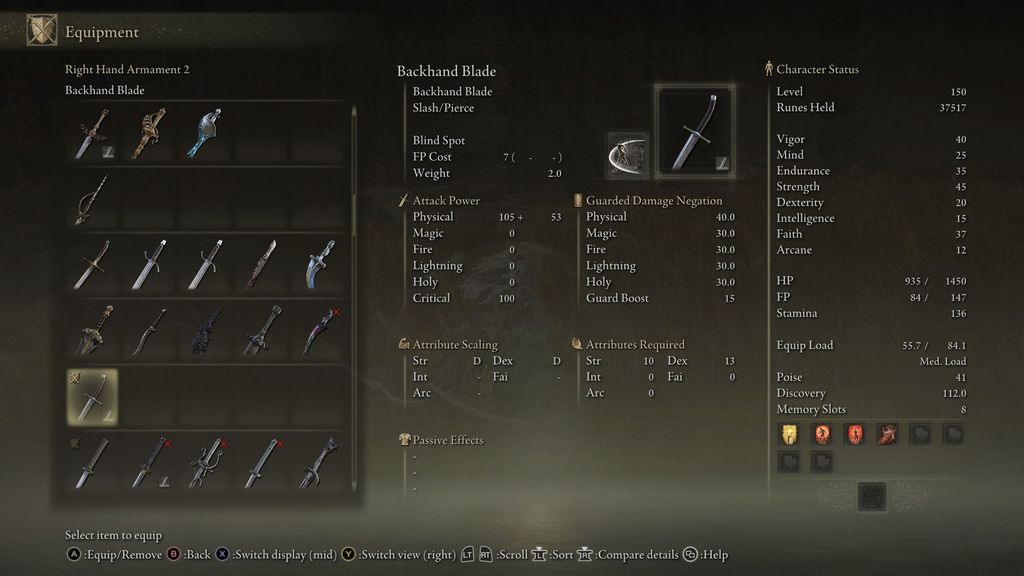Pick the thin curved rapier slot
1024x576 pixels.
point(92,200)
